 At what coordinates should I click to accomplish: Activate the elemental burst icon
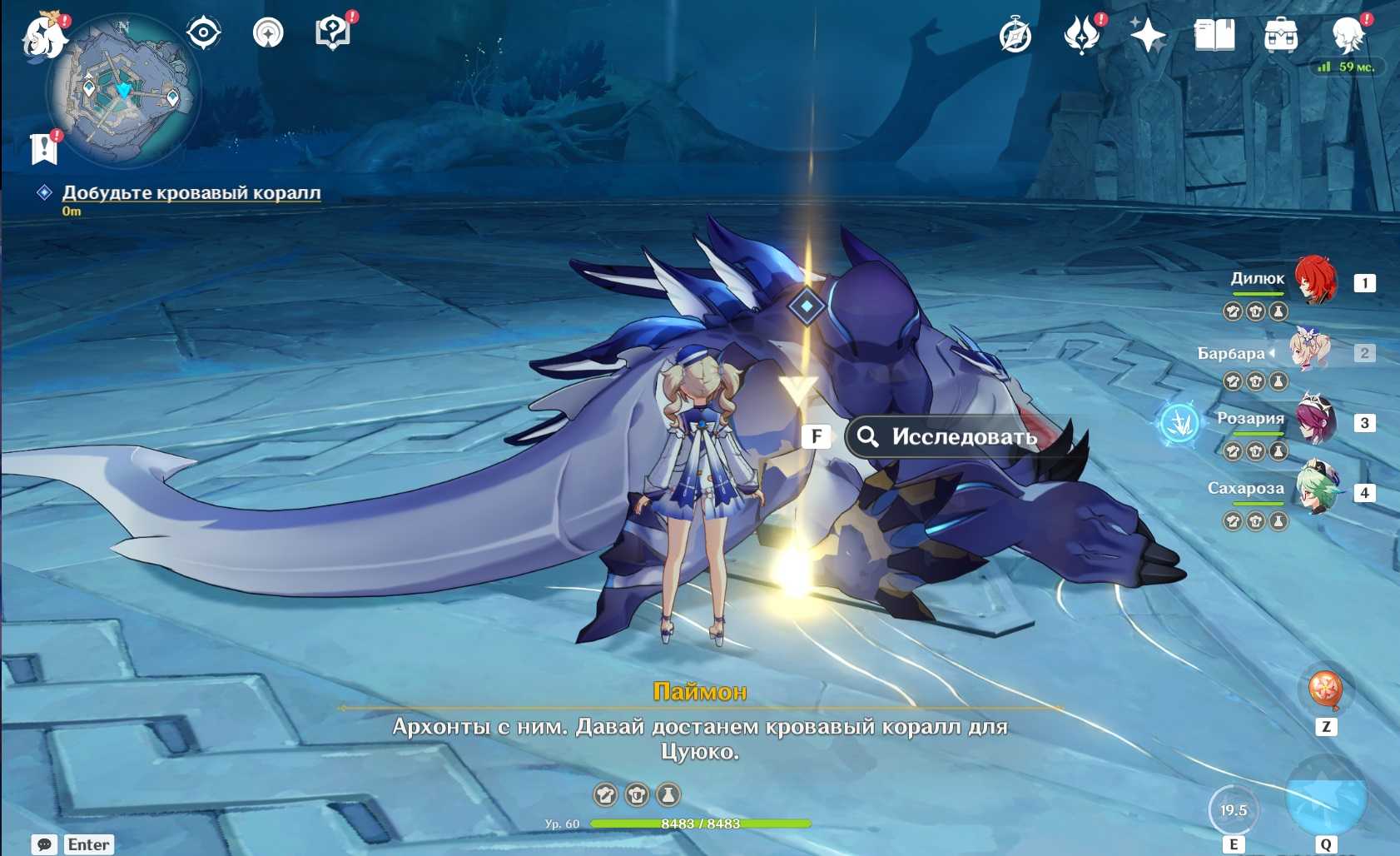1325,797
